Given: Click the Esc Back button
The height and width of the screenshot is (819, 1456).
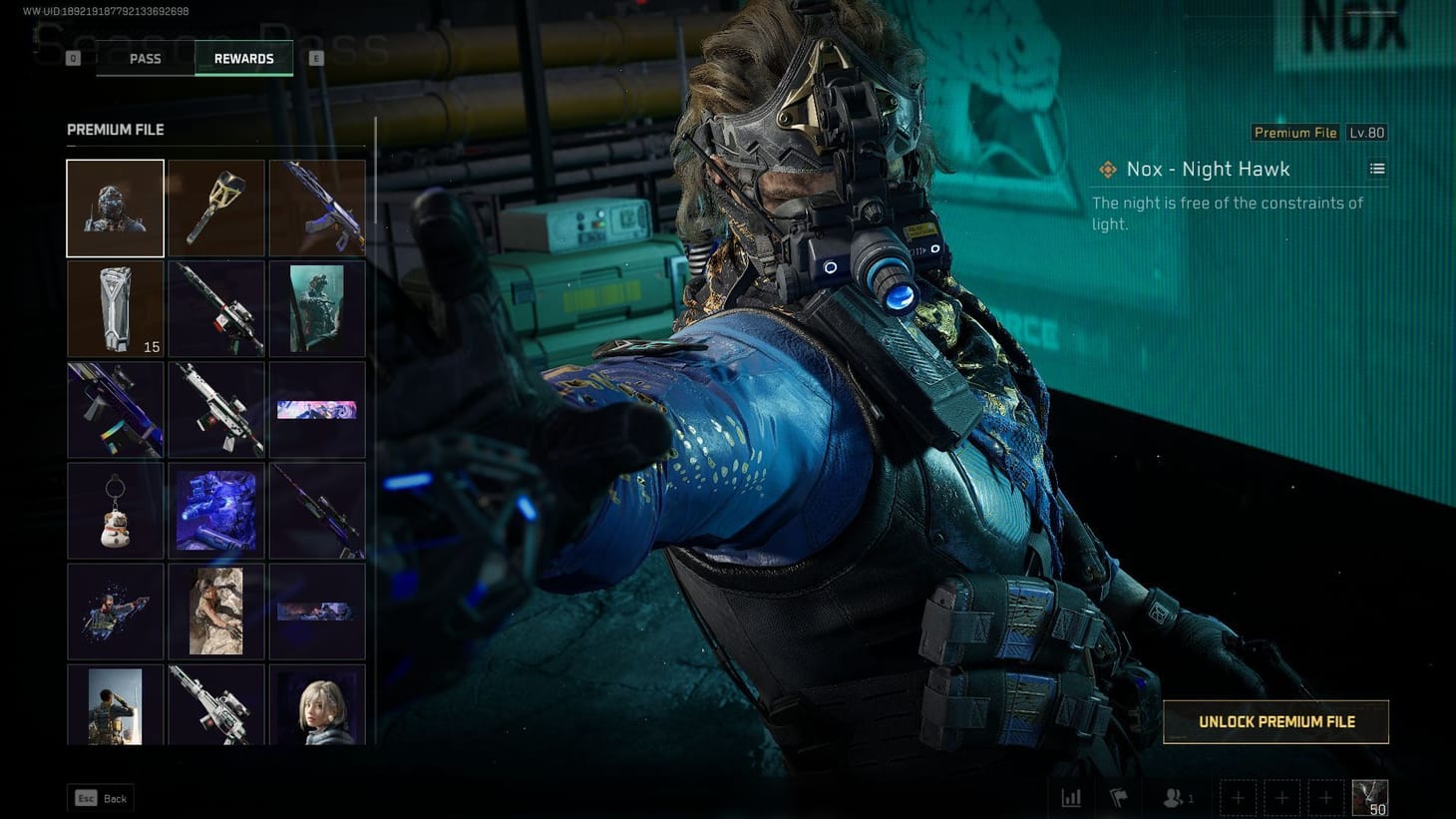Looking at the screenshot, I should [x=100, y=798].
